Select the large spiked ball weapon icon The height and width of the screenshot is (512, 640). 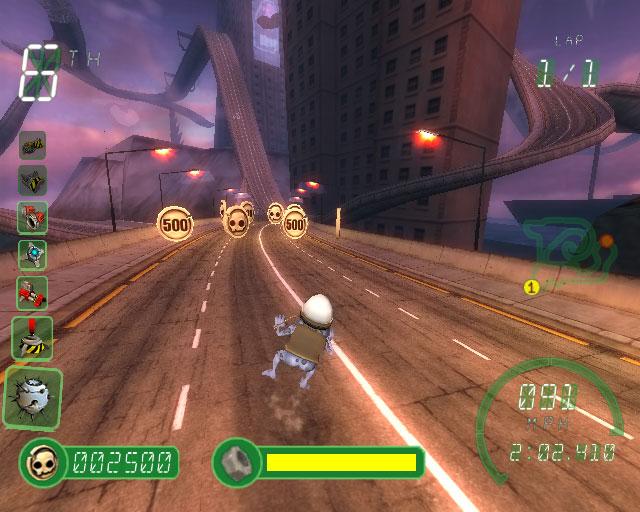tap(32, 397)
